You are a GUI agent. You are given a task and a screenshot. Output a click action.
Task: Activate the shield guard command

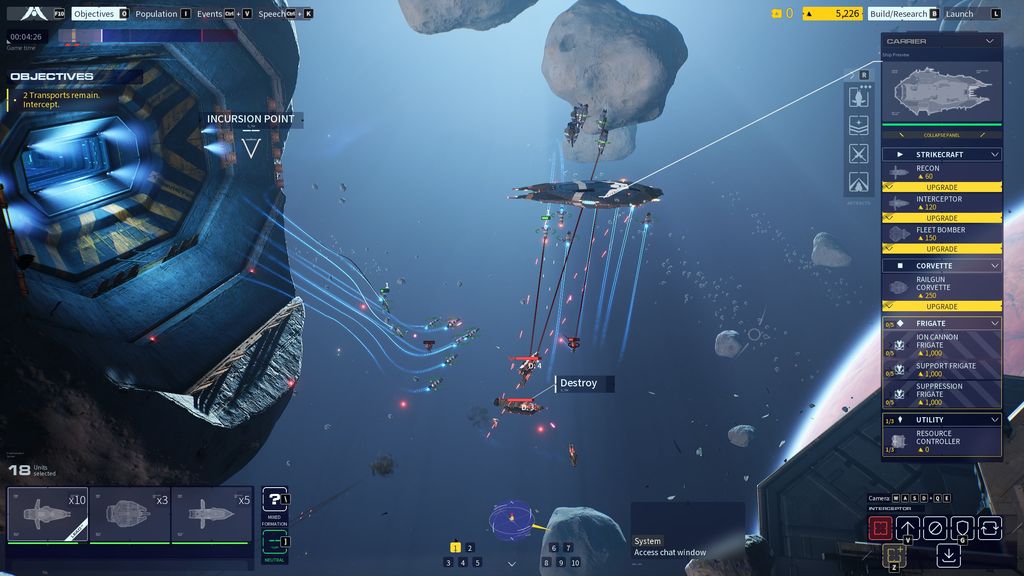coord(962,528)
